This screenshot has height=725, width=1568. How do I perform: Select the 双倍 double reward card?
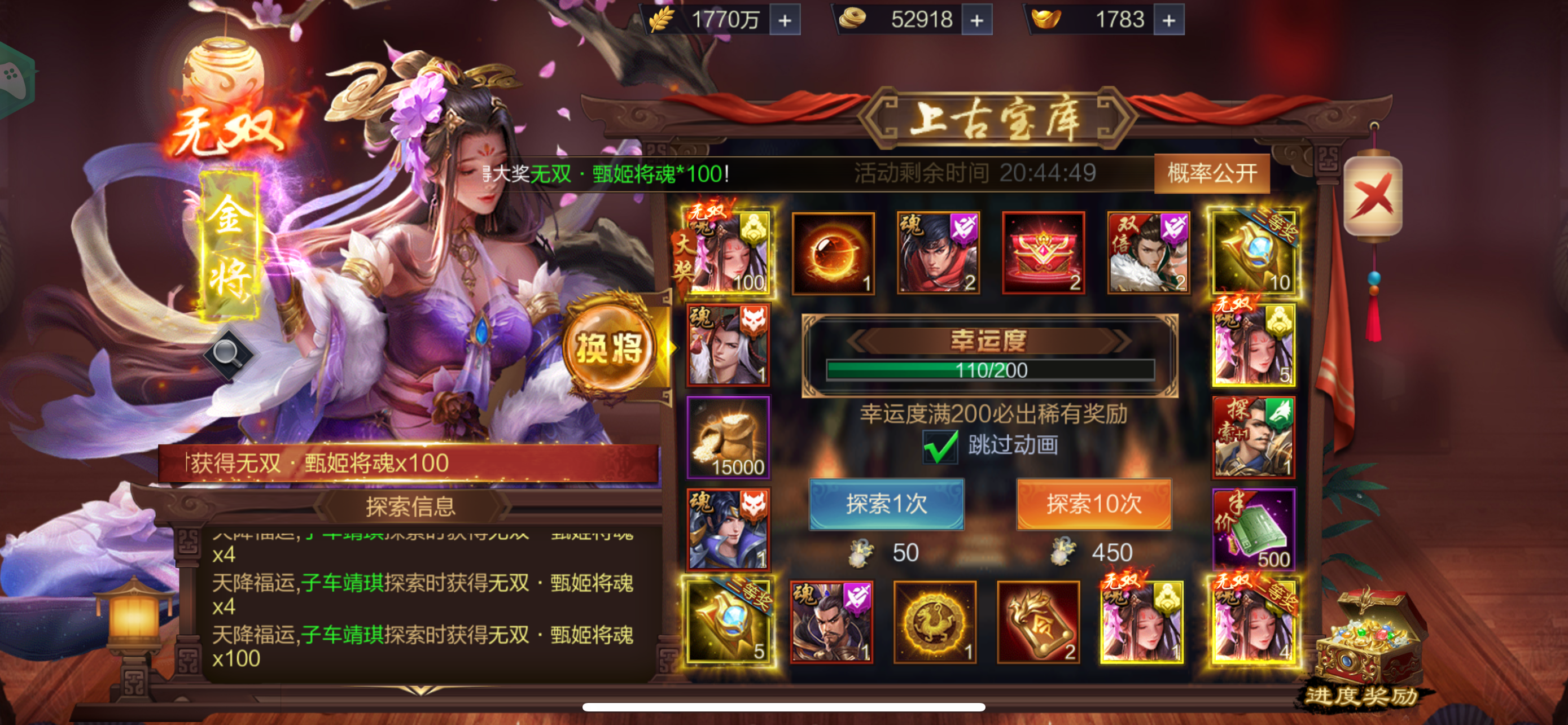1148,251
